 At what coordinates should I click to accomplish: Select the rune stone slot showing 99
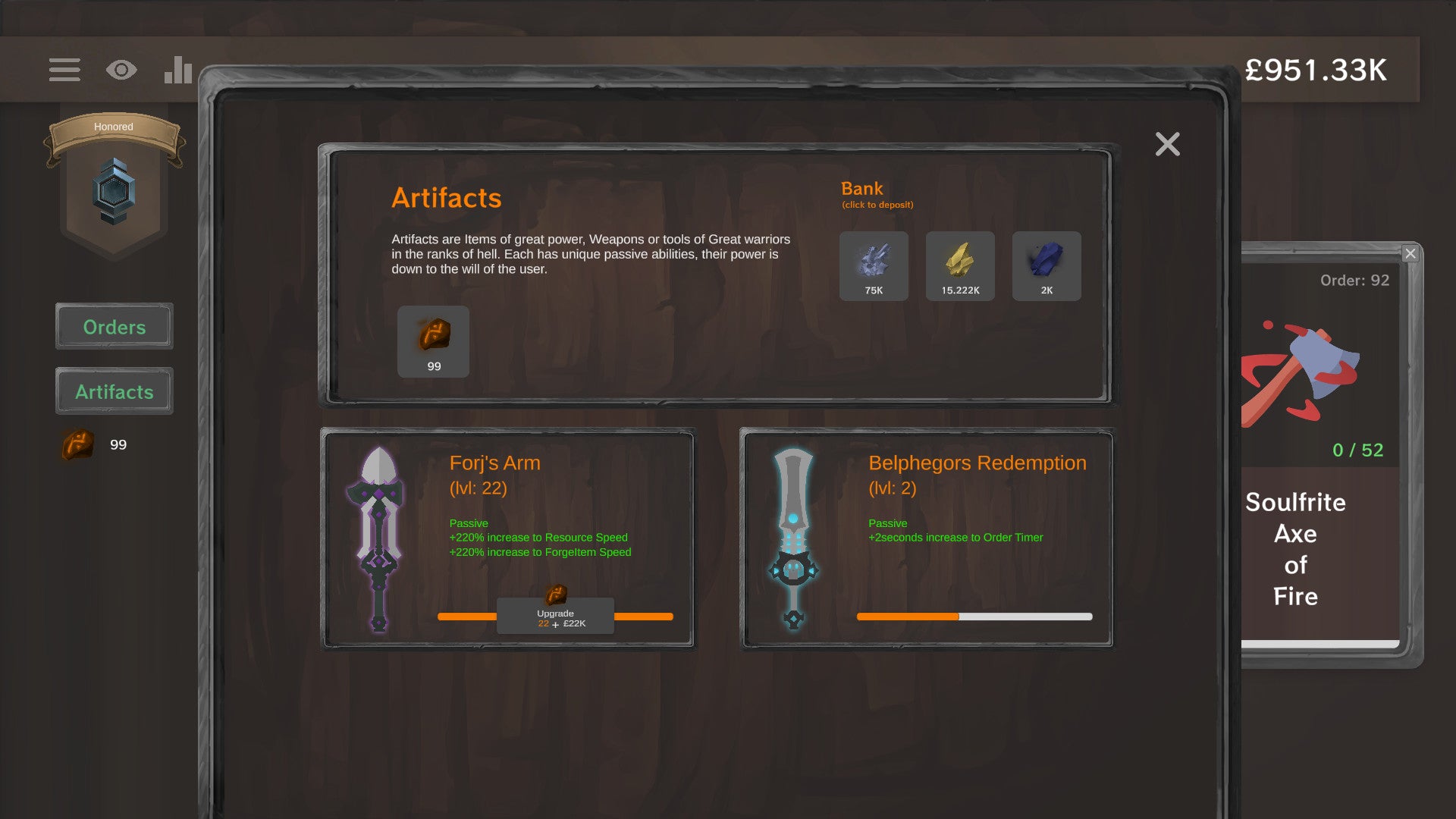point(433,341)
